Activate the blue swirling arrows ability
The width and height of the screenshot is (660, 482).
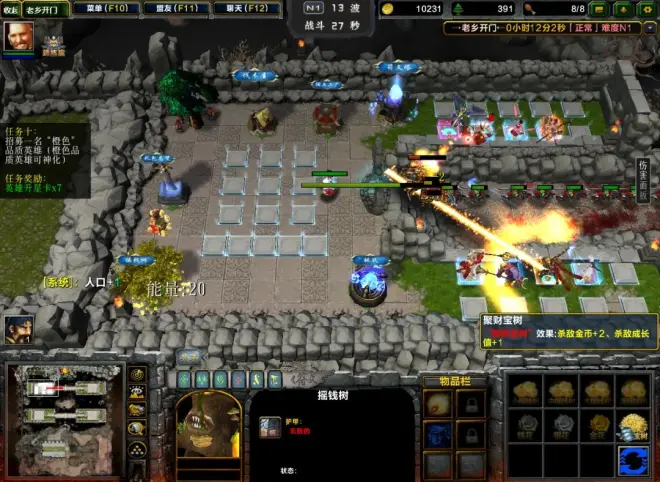click(x=631, y=460)
